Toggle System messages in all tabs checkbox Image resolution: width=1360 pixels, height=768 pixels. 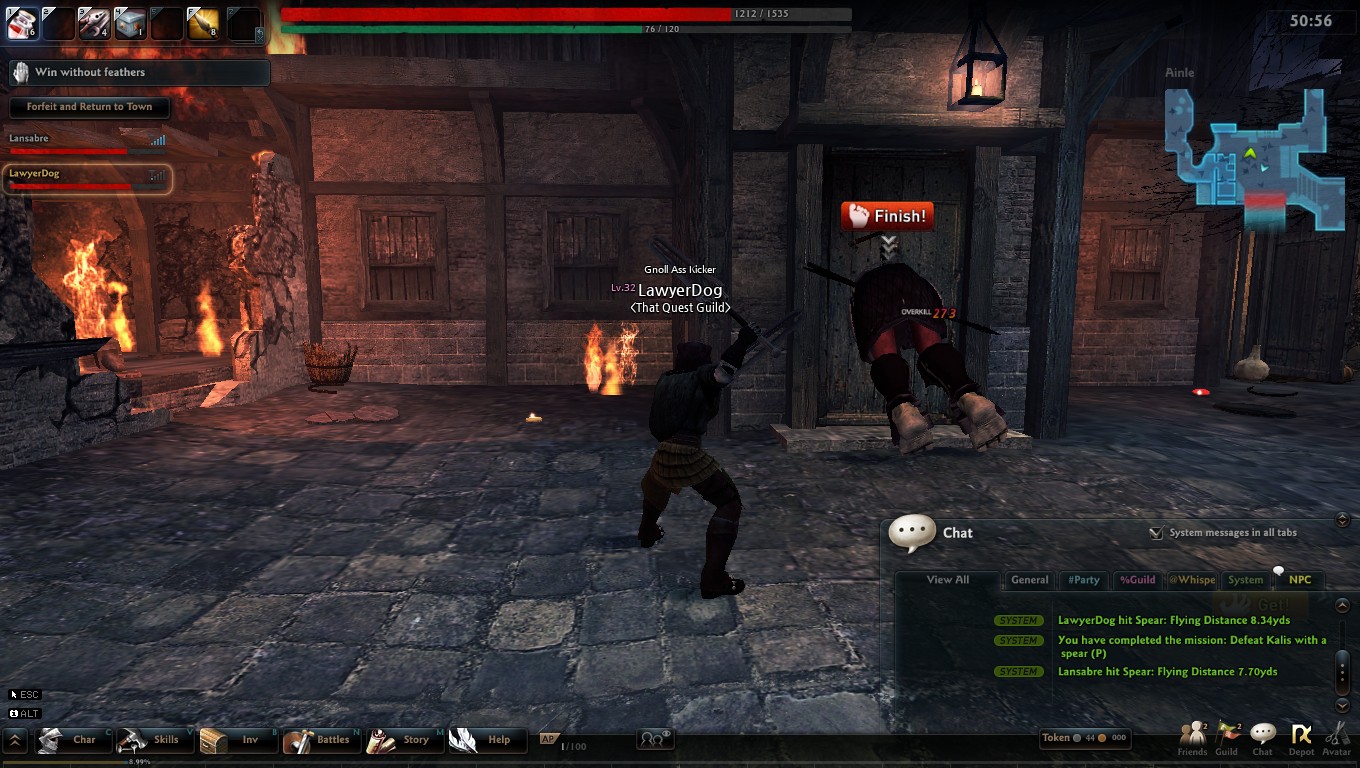tap(1156, 533)
